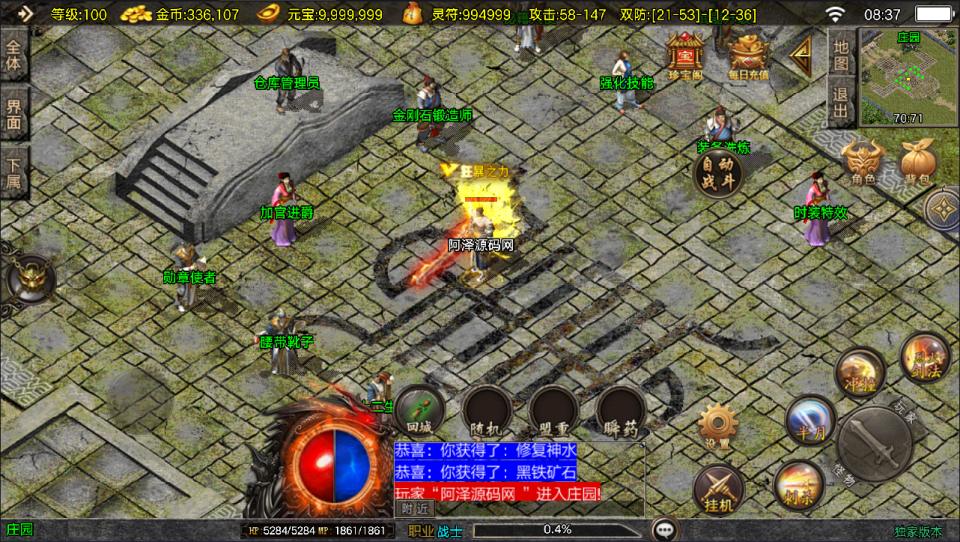Collapse the top icon row with the gold arrow

coord(801,56)
